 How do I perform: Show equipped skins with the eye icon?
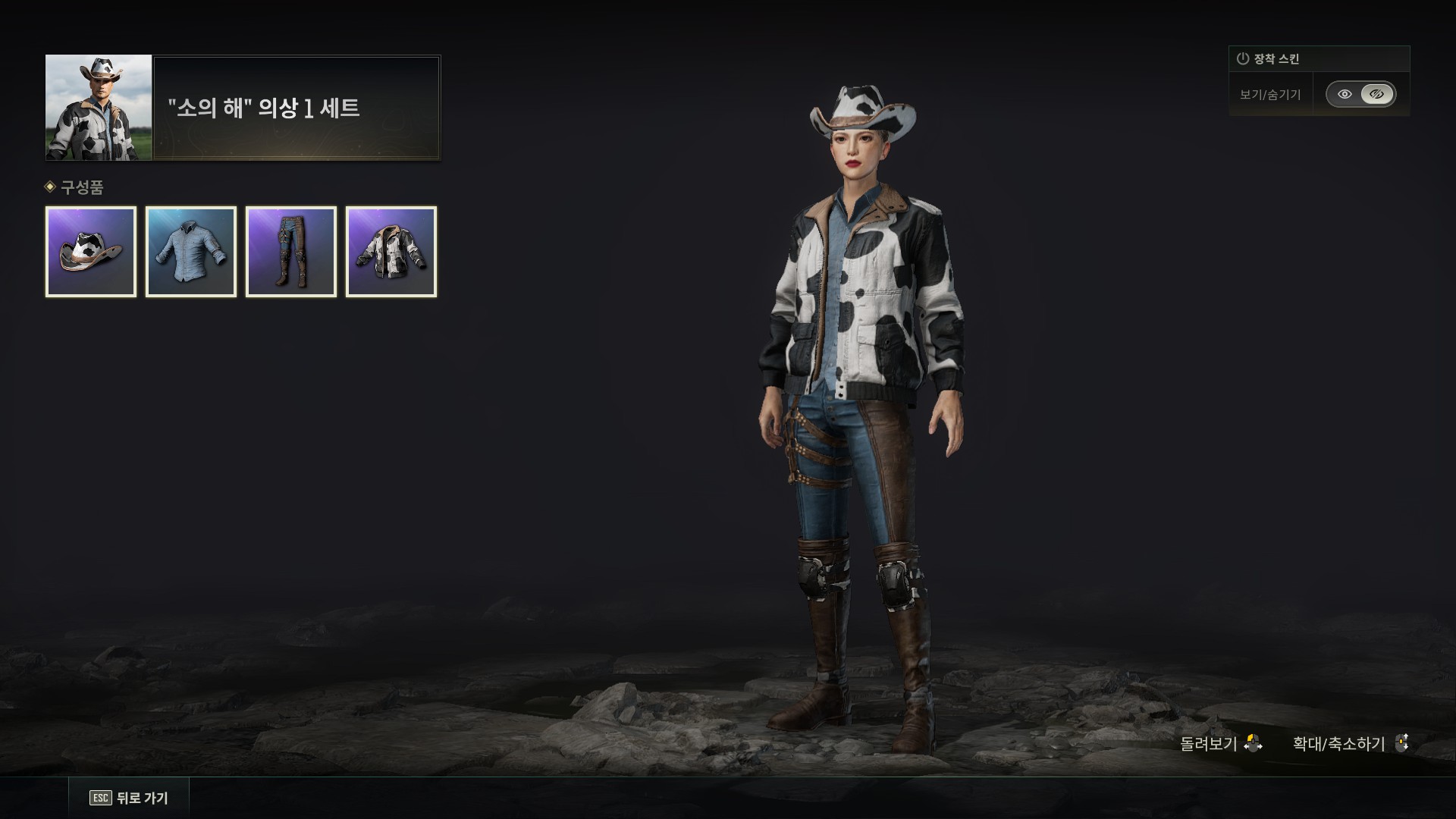click(x=1345, y=95)
